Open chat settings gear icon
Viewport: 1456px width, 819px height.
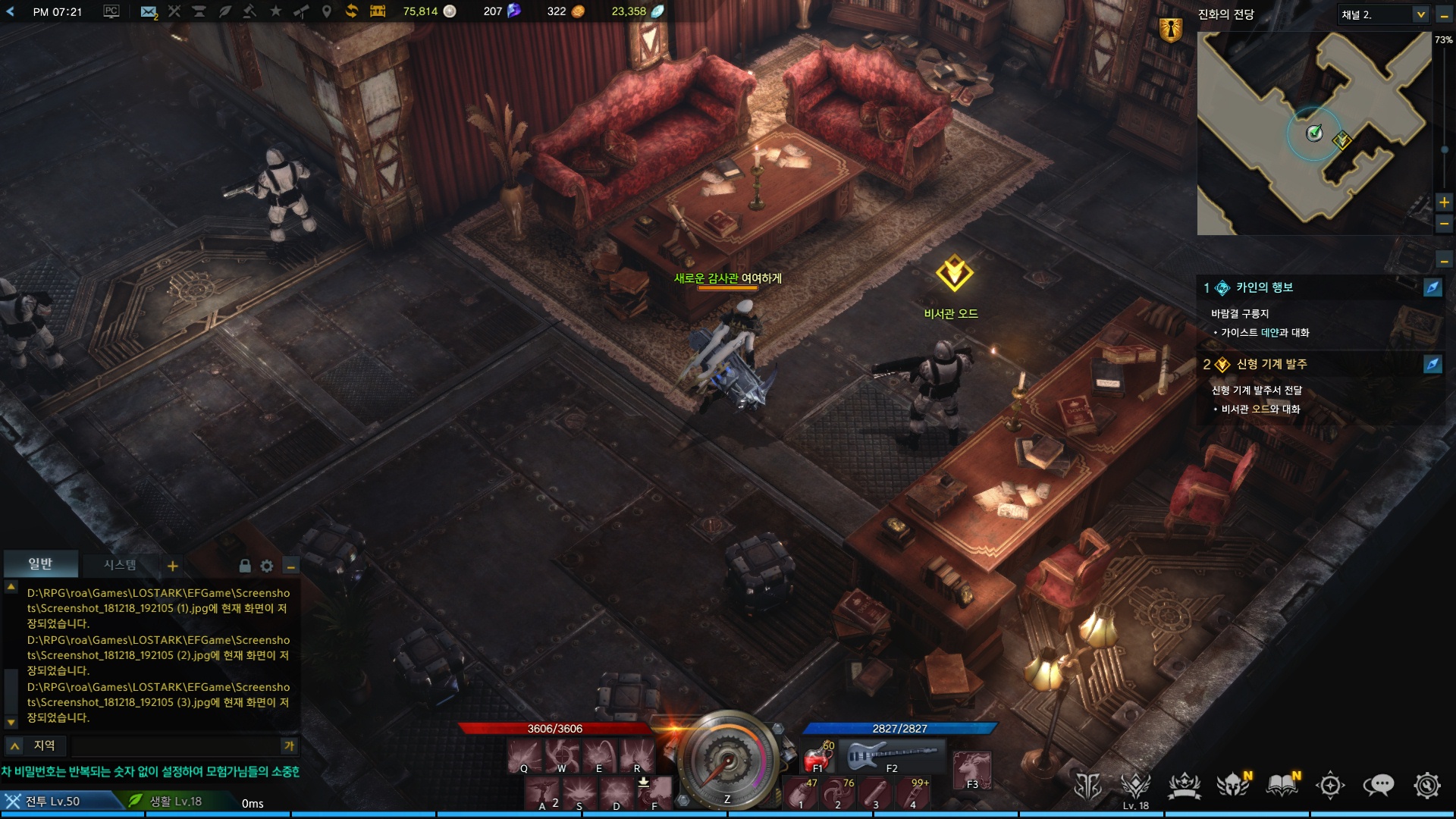point(267,566)
